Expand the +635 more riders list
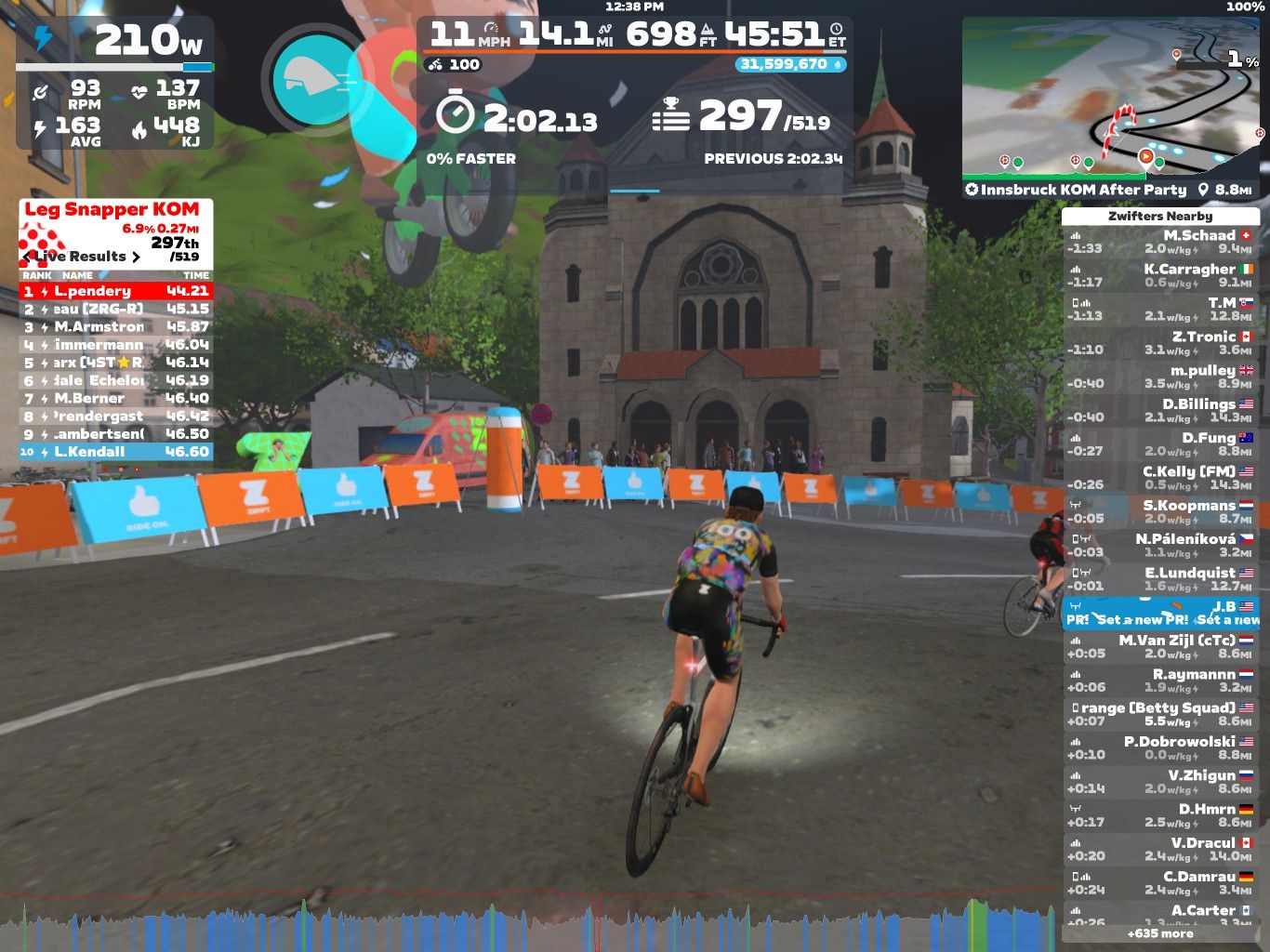Image resolution: width=1270 pixels, height=952 pixels. point(1160,933)
